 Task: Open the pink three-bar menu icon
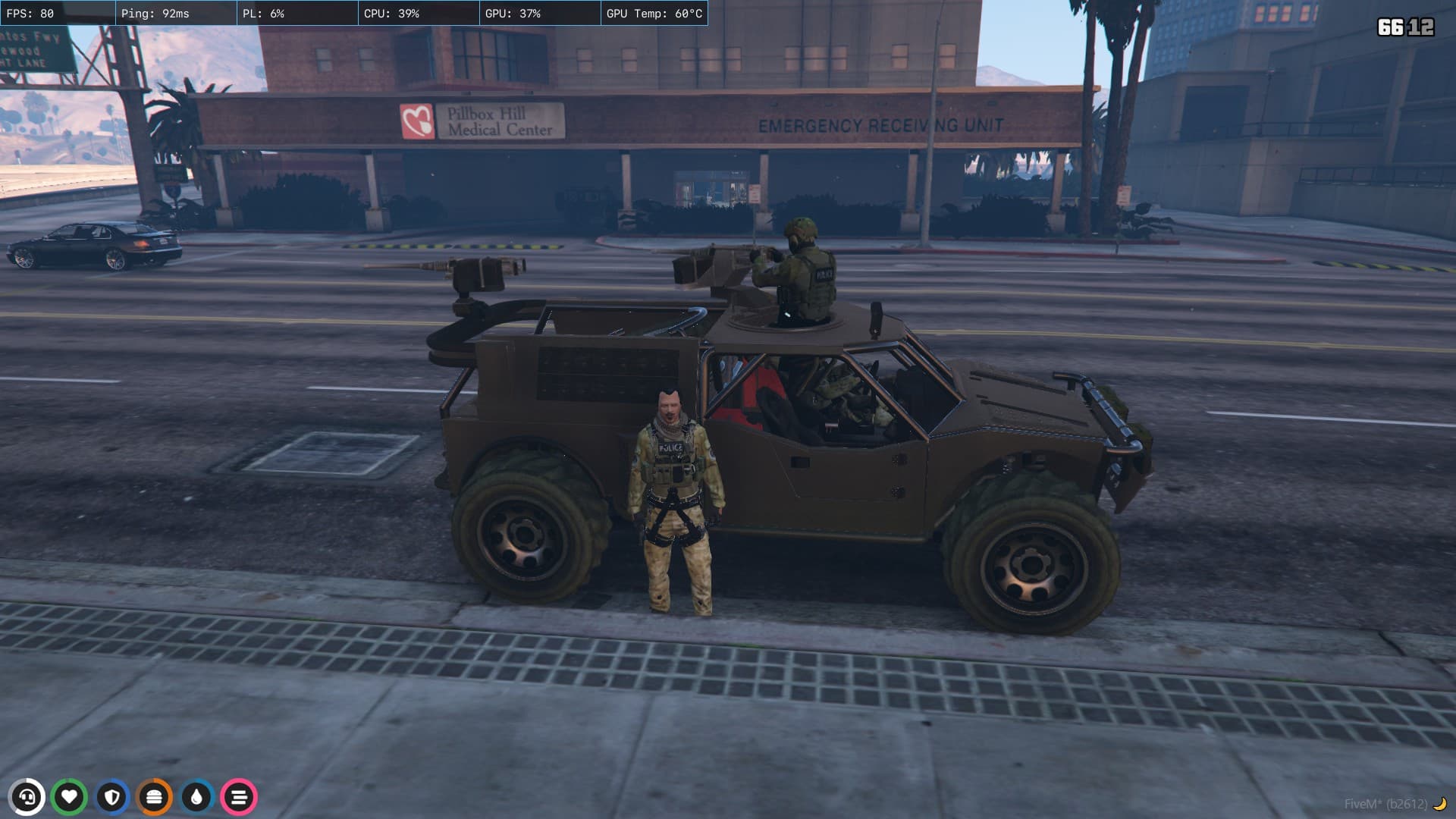point(240,797)
